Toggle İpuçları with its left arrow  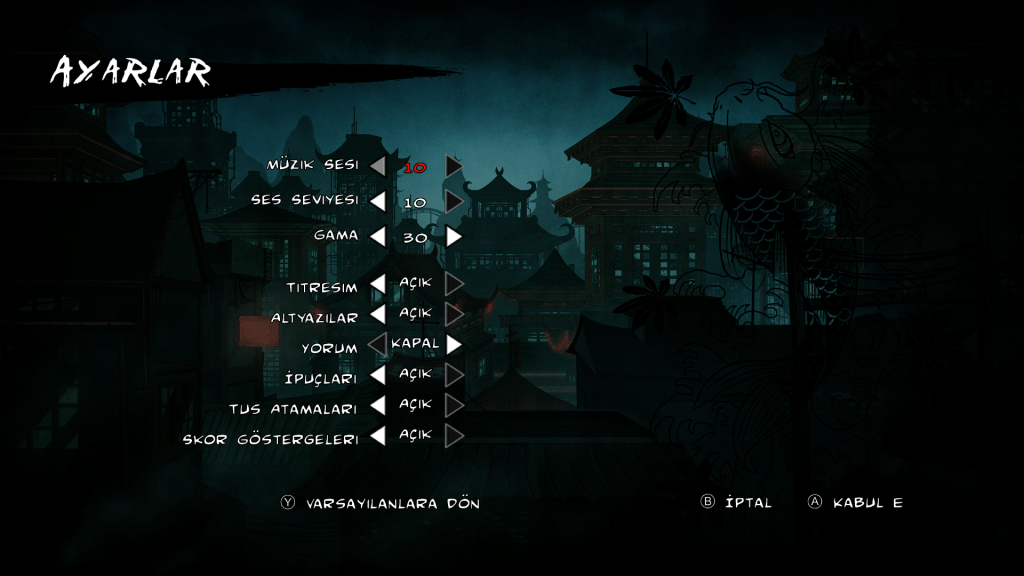tap(378, 375)
